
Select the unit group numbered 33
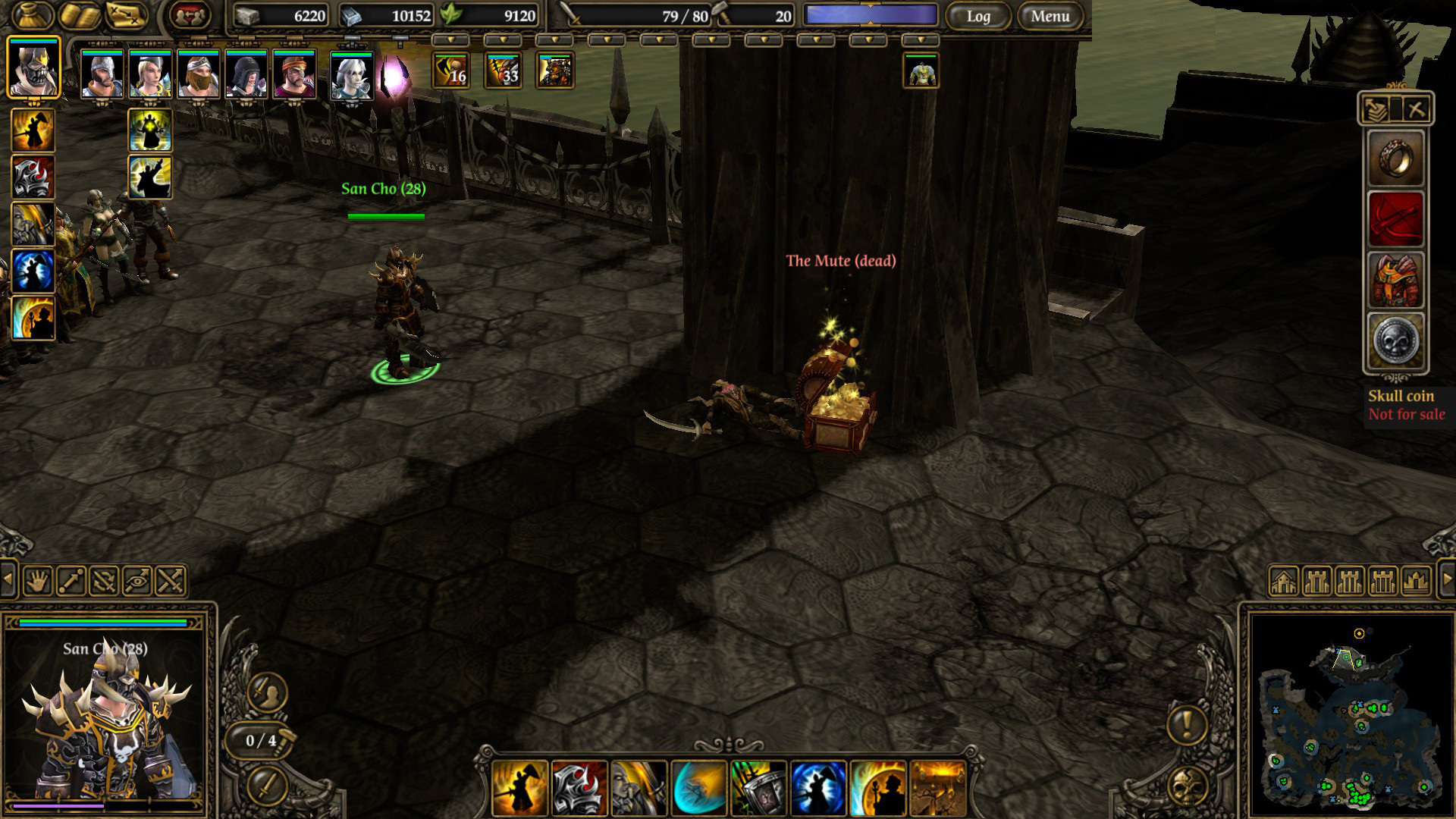coord(504,71)
